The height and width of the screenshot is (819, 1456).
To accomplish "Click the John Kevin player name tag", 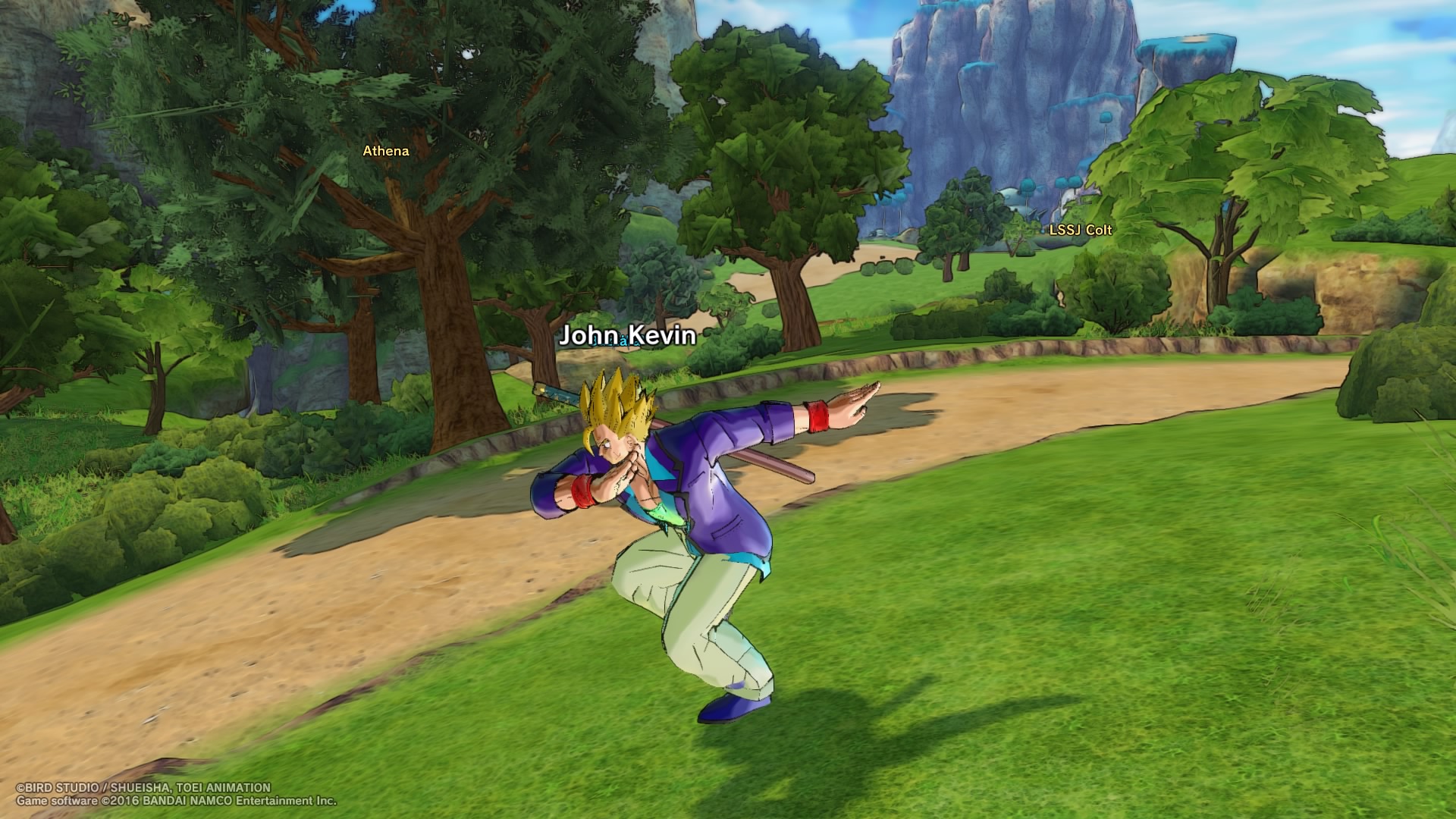I will (627, 335).
